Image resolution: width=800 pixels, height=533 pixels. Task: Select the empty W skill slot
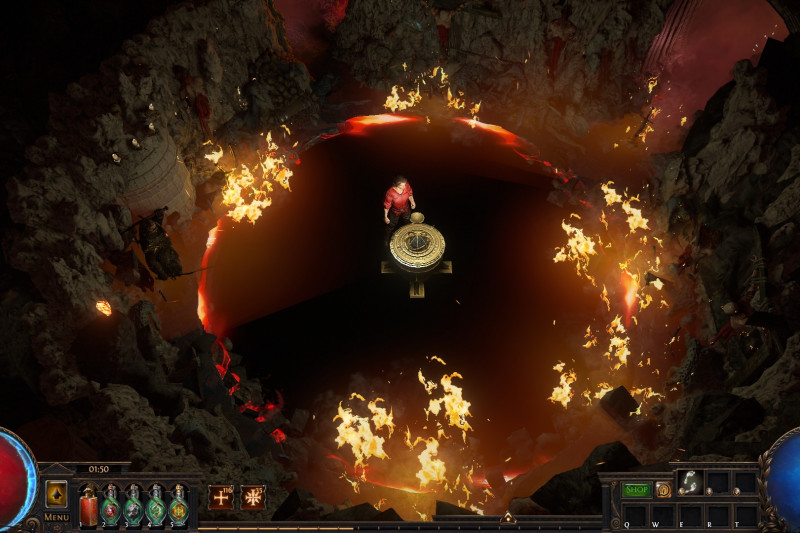[662, 514]
